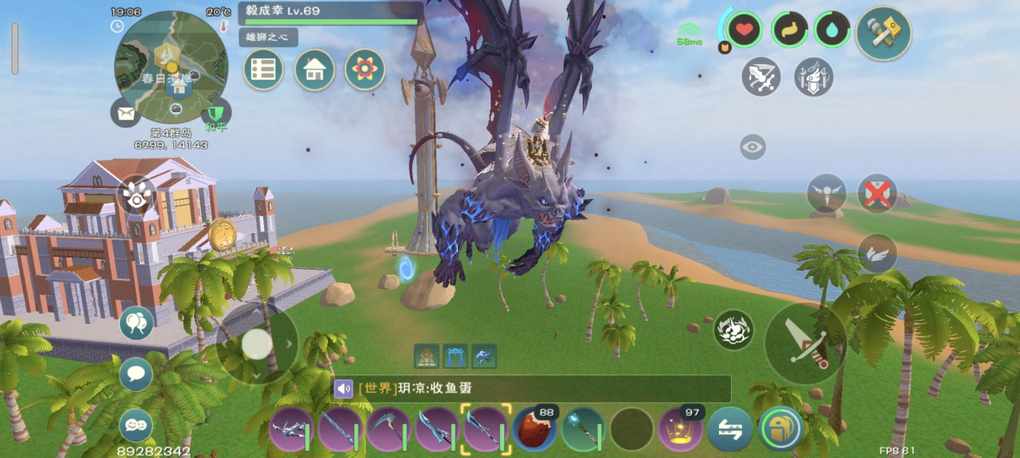Tap the red X dismount button

click(x=877, y=192)
